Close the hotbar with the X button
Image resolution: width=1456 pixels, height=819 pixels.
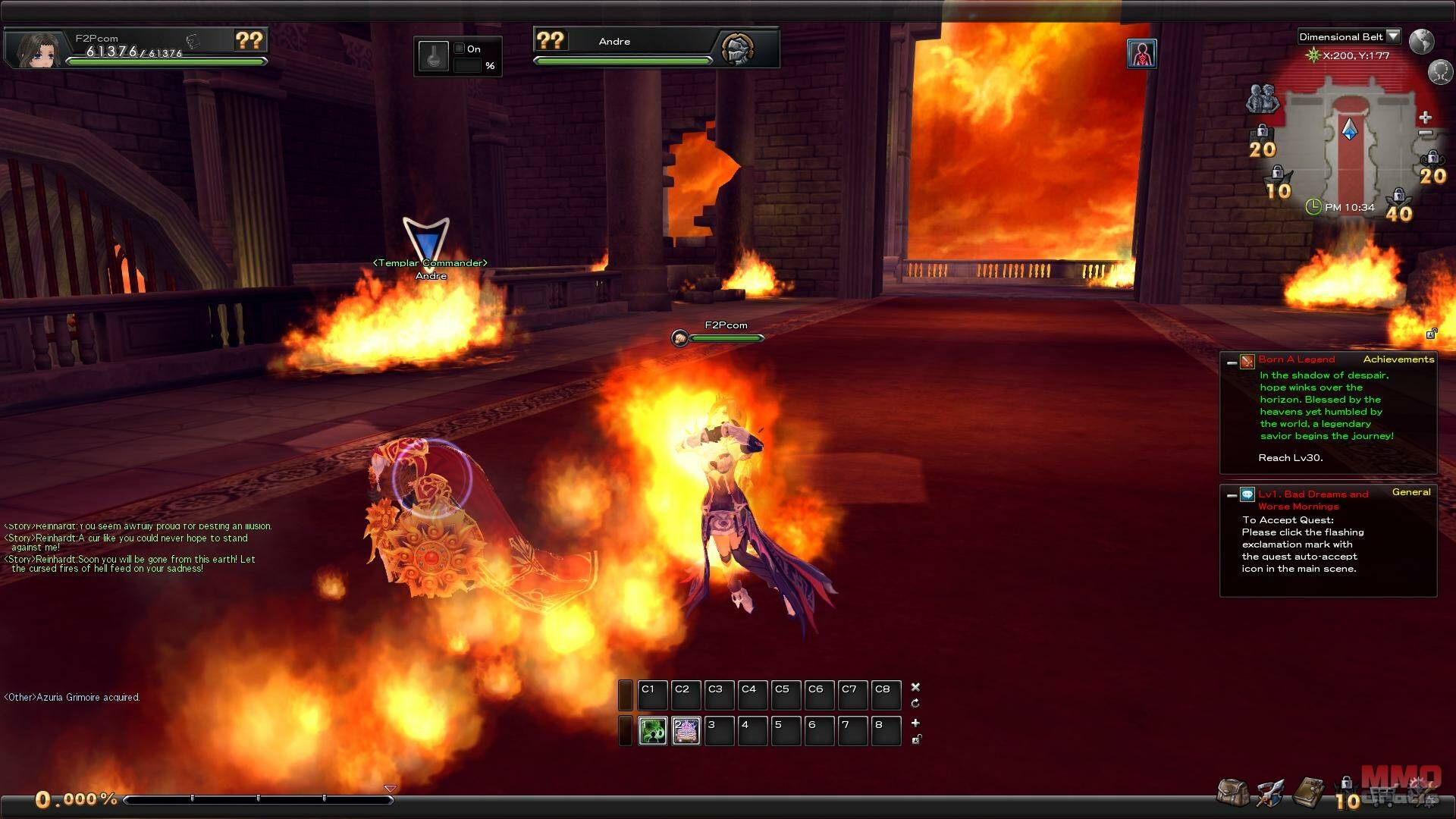coord(915,687)
